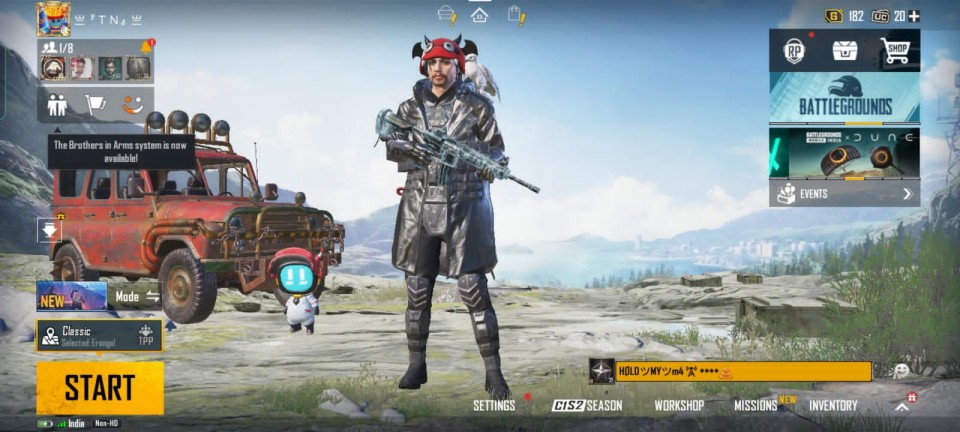Open the Settings menu

click(x=494, y=405)
